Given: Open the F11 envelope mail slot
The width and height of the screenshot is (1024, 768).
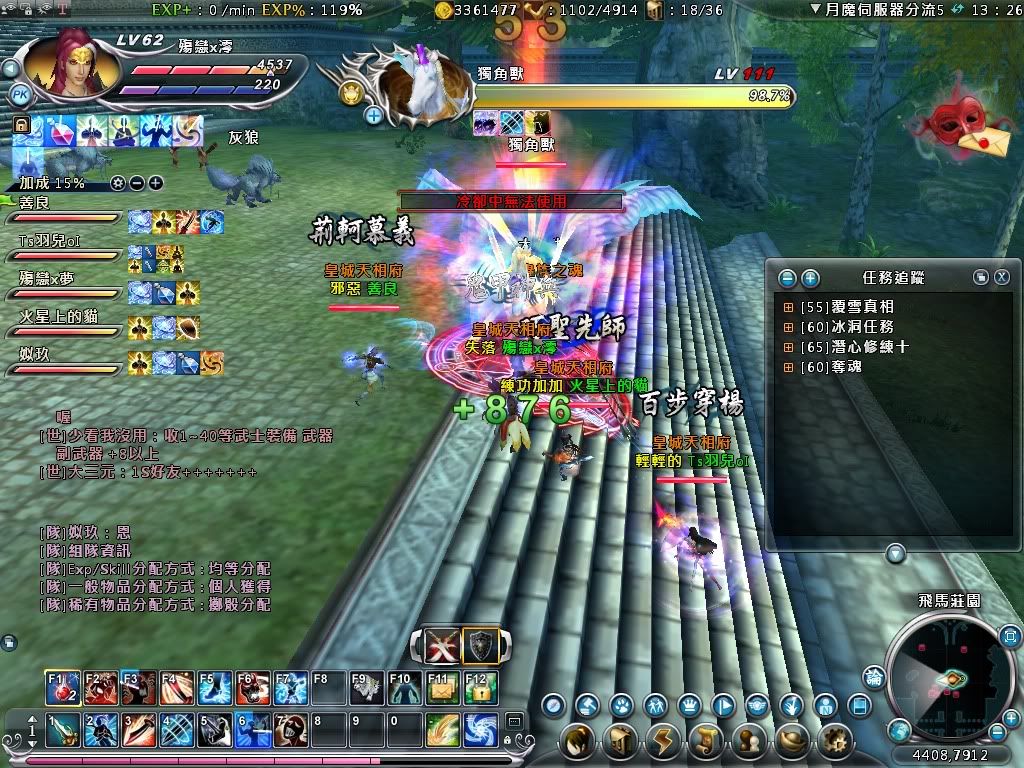Looking at the screenshot, I should (x=442, y=688).
